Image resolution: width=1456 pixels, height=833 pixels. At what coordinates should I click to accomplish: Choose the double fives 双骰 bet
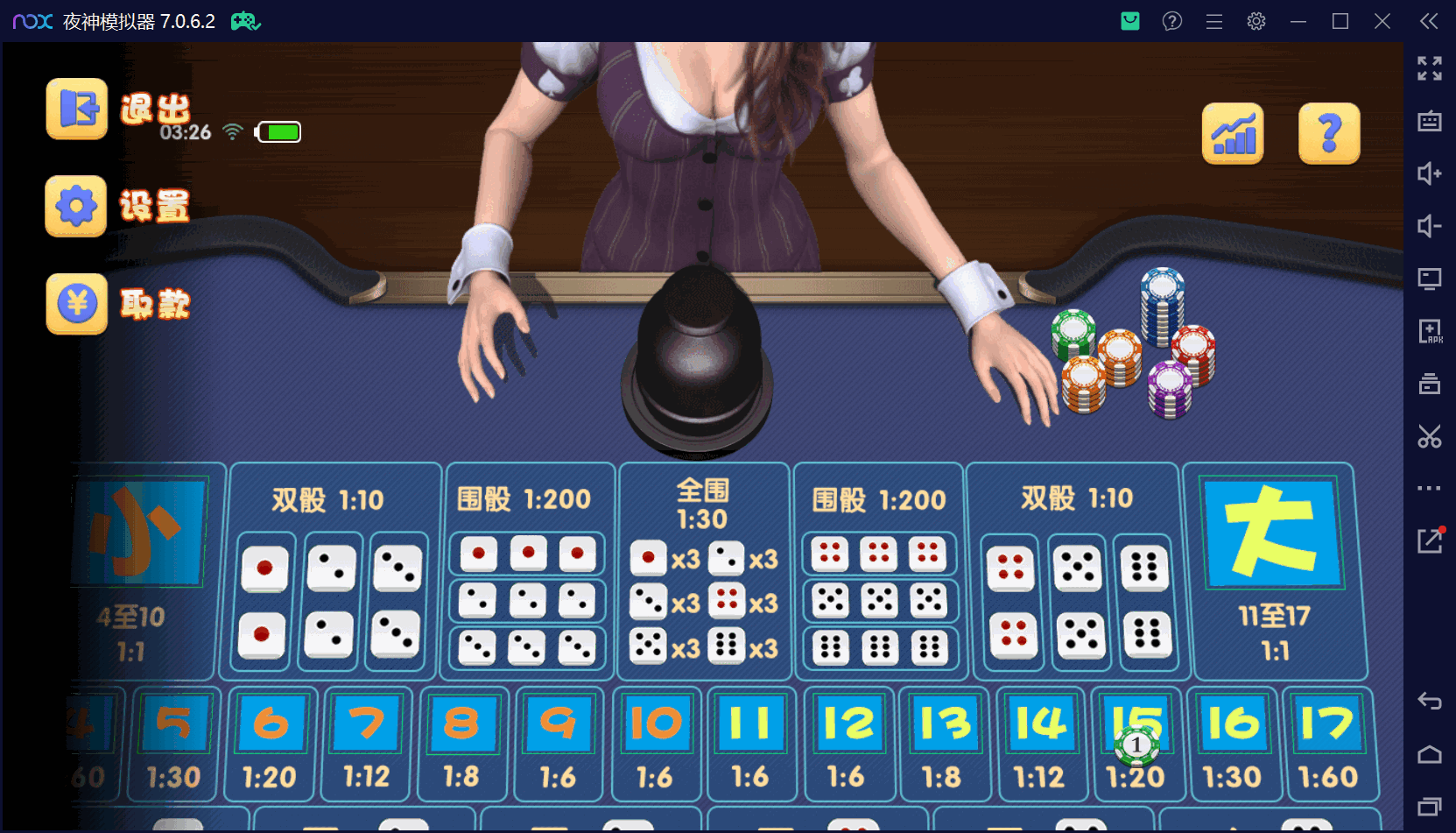pos(1079,601)
